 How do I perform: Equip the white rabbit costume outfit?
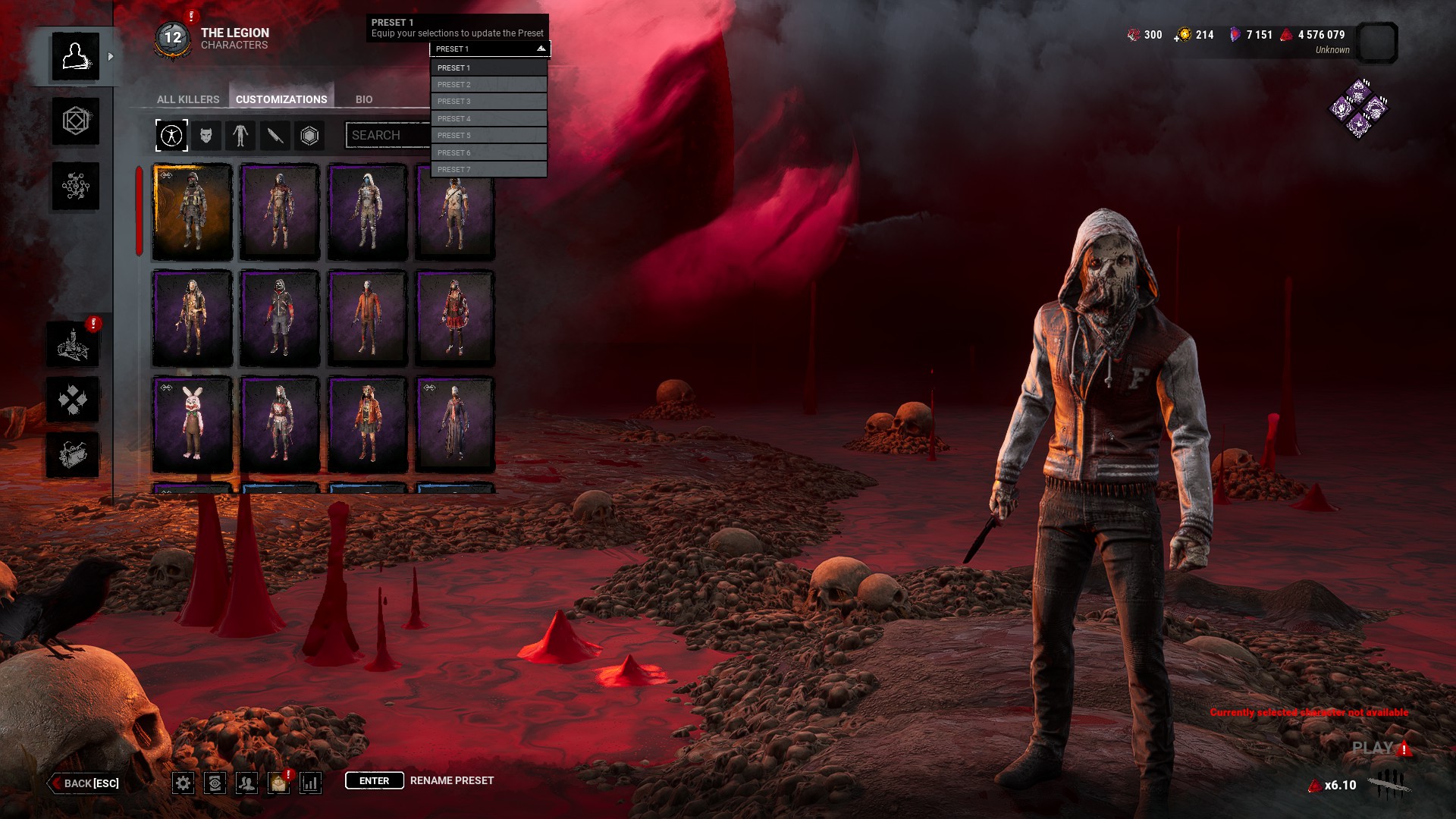coord(193,425)
